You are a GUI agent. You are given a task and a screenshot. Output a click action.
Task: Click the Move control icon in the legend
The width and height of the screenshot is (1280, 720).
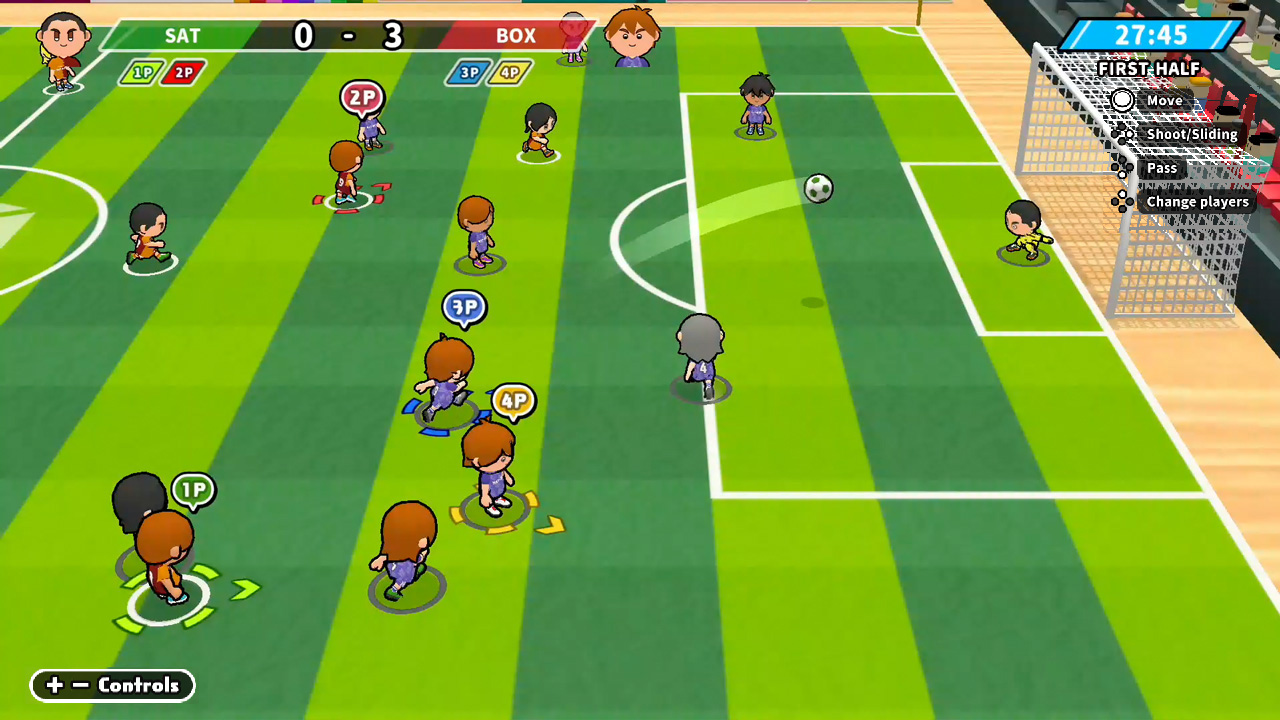1122,100
